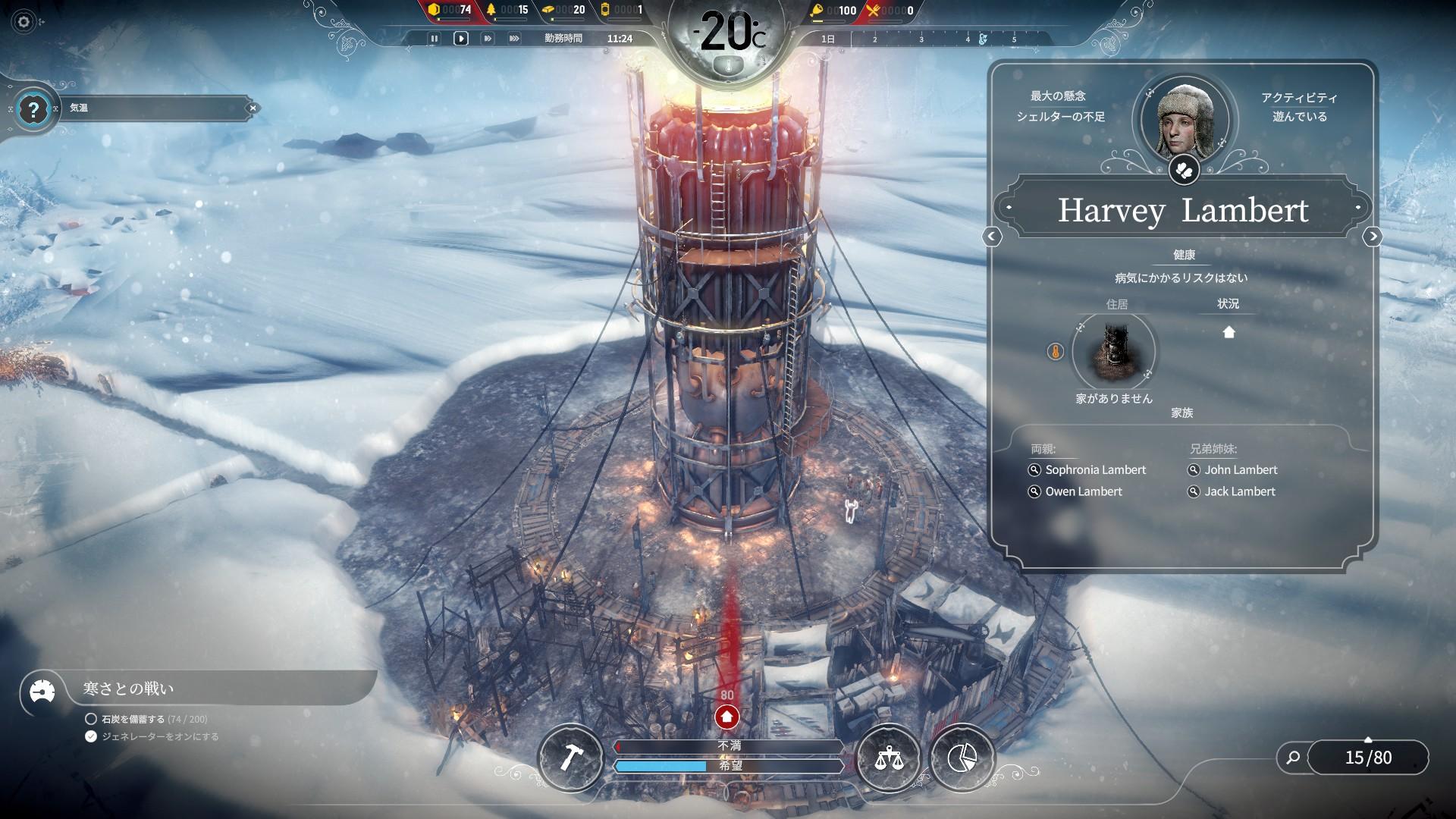Select sibling John Lambert
Viewport: 1456px width, 819px height.
click(x=1241, y=470)
